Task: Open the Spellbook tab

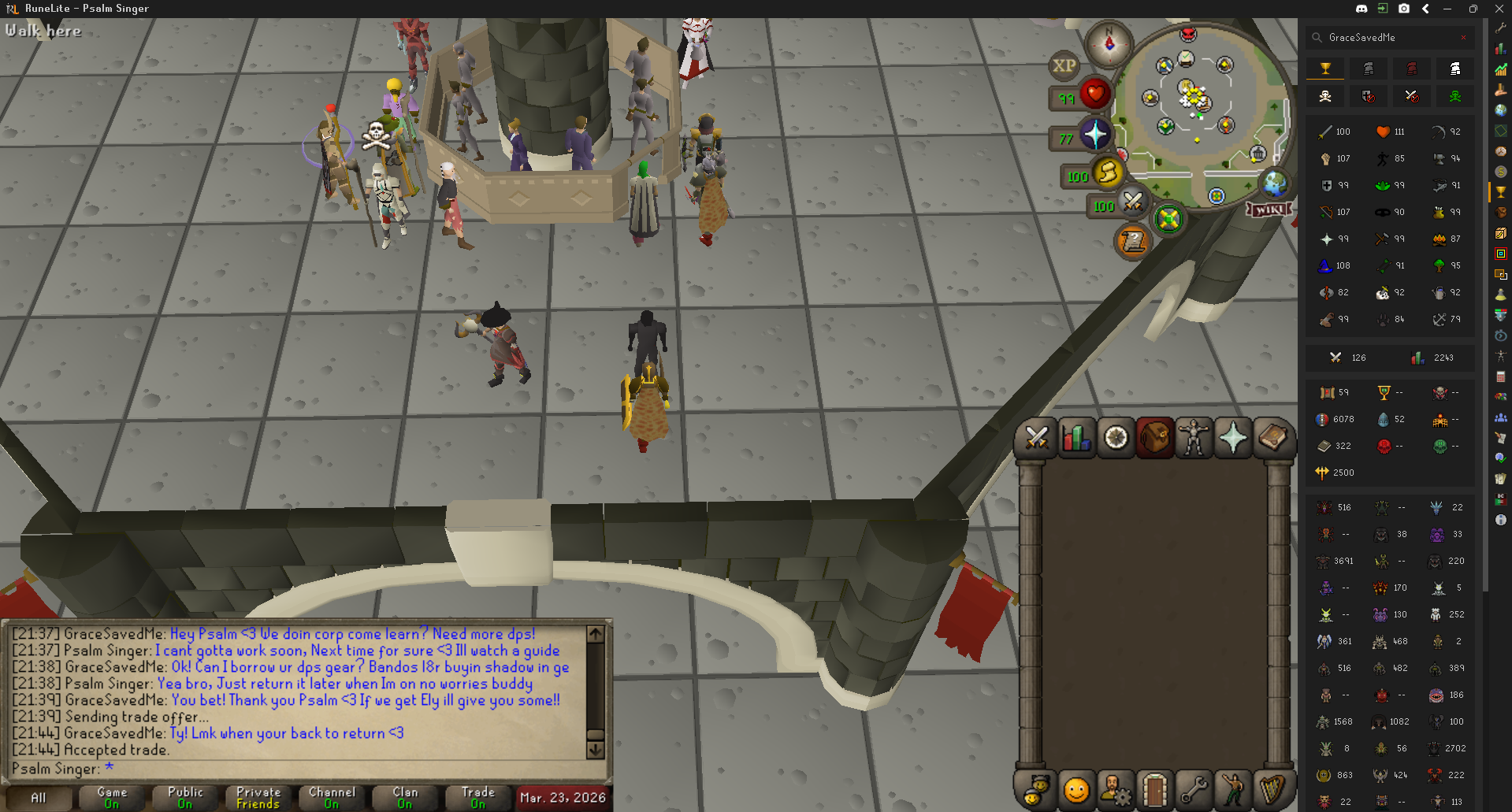Action: tap(1272, 439)
